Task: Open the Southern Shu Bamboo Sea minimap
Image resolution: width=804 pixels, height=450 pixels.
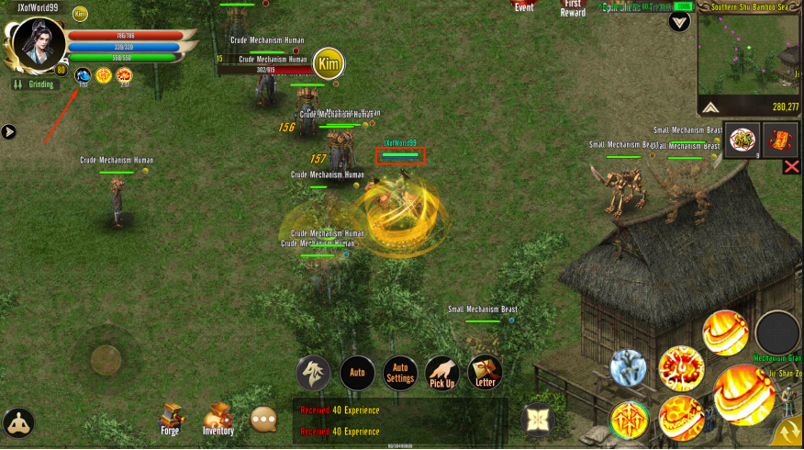Action: coord(749,55)
